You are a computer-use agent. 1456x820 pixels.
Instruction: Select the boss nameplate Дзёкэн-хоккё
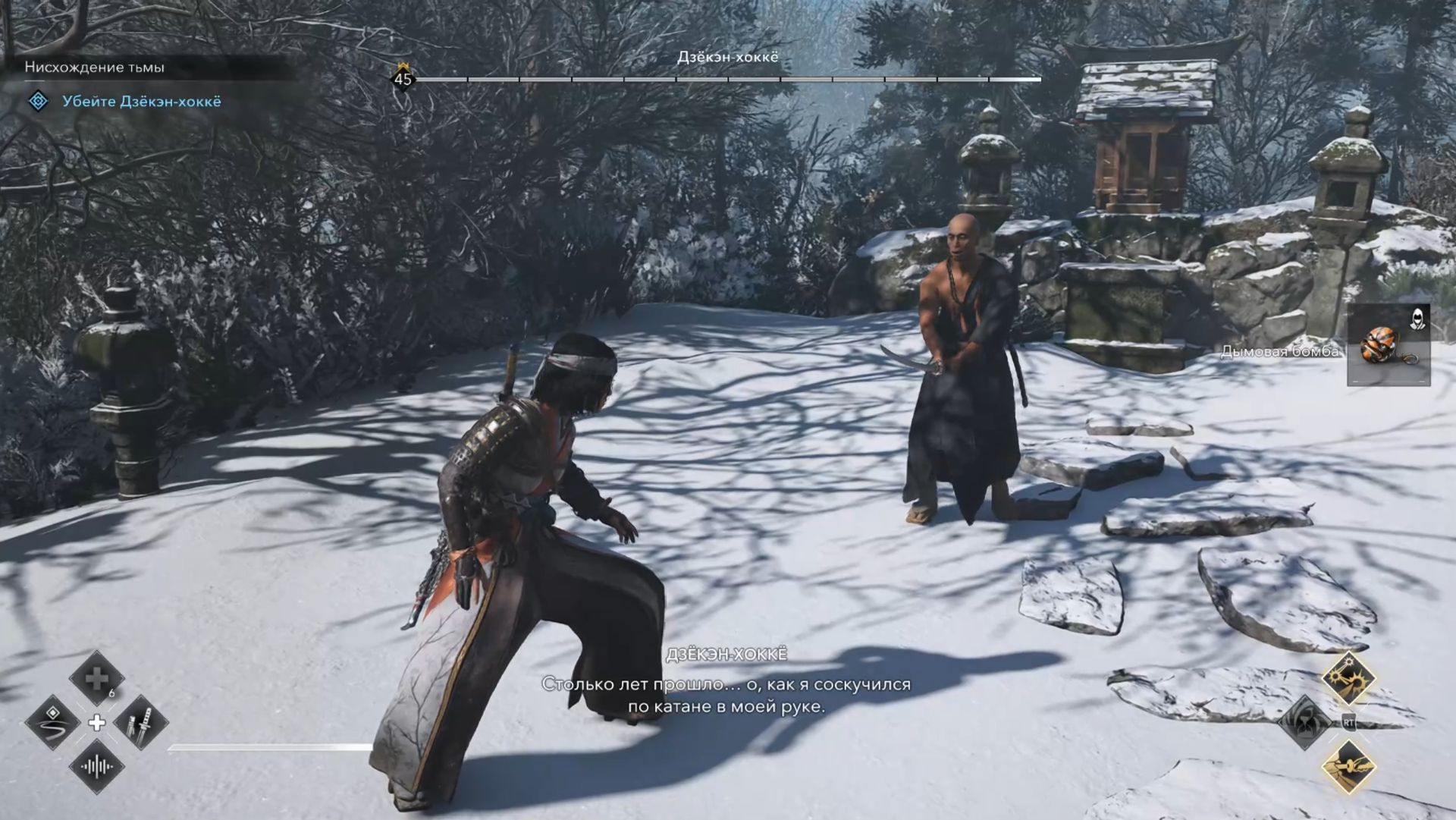729,57
